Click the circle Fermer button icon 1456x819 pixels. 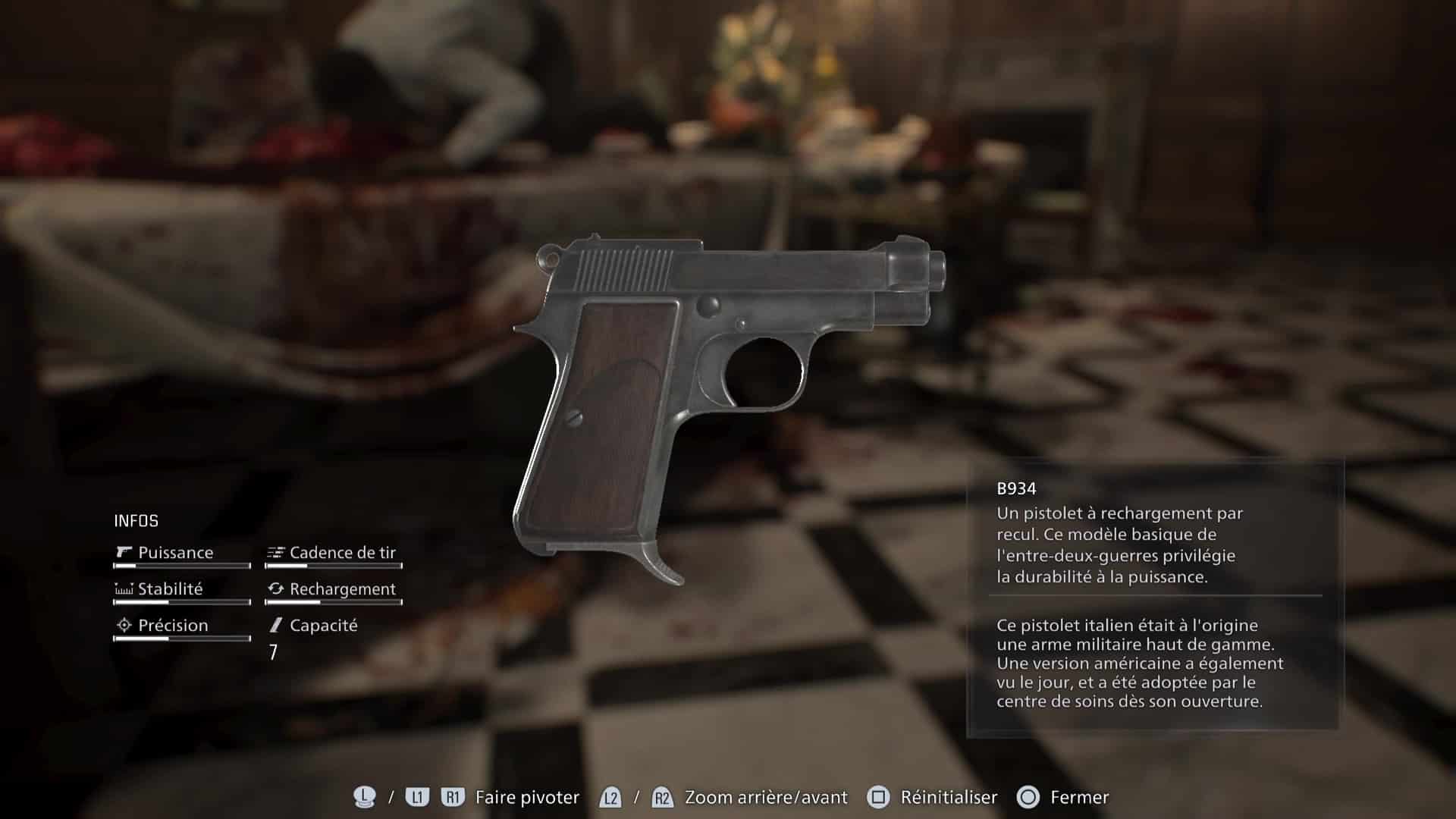[x=1029, y=798]
